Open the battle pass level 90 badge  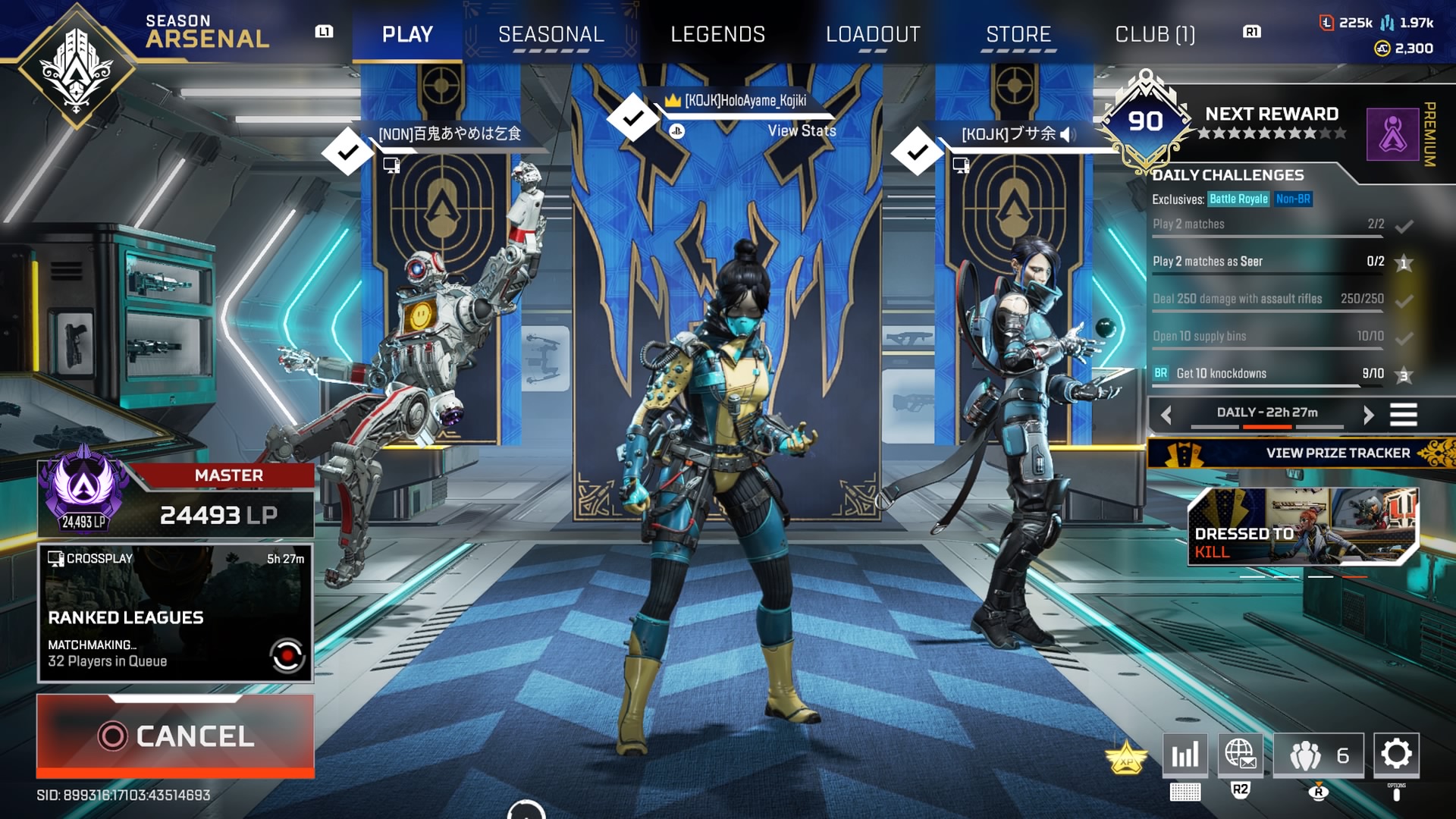[x=1145, y=121]
